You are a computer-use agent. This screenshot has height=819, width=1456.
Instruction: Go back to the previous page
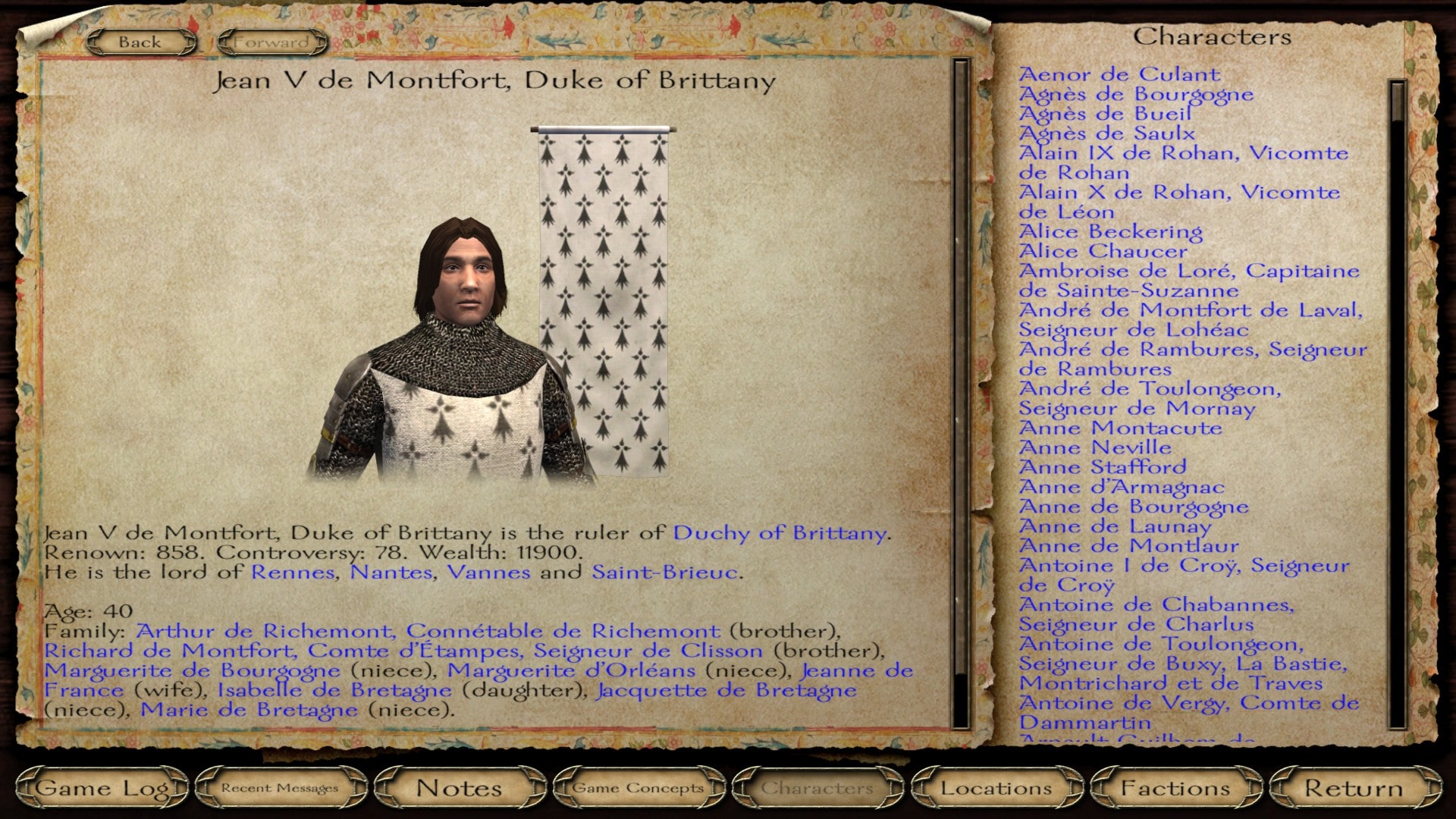[x=140, y=42]
